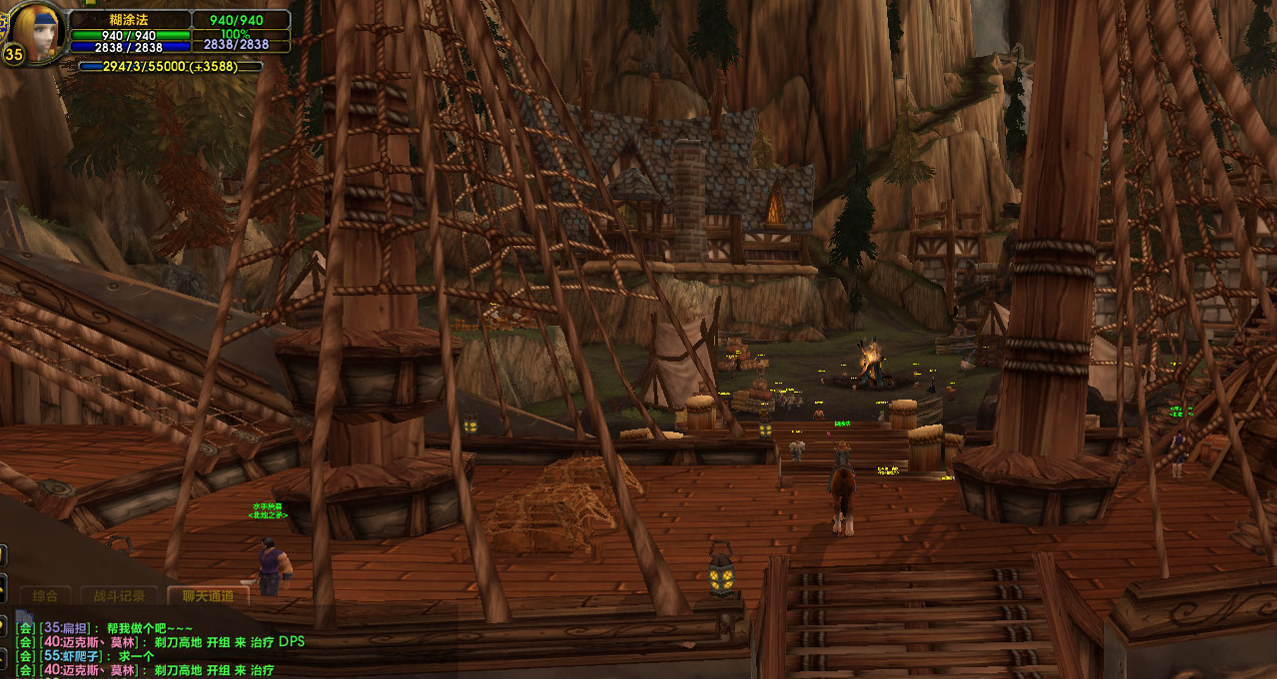This screenshot has width=1277, height=679.
Task: Open the 综合 chat tab
Action: tap(45, 596)
